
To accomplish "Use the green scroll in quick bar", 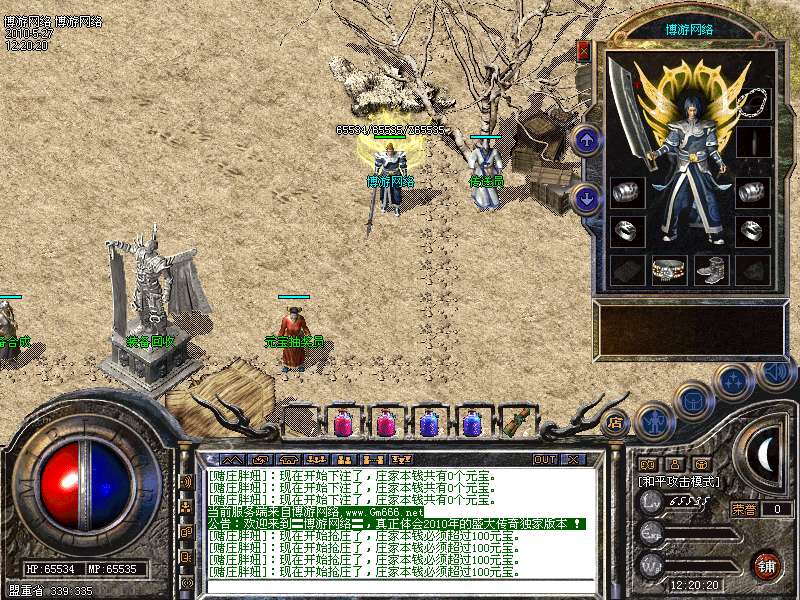I will (517, 423).
